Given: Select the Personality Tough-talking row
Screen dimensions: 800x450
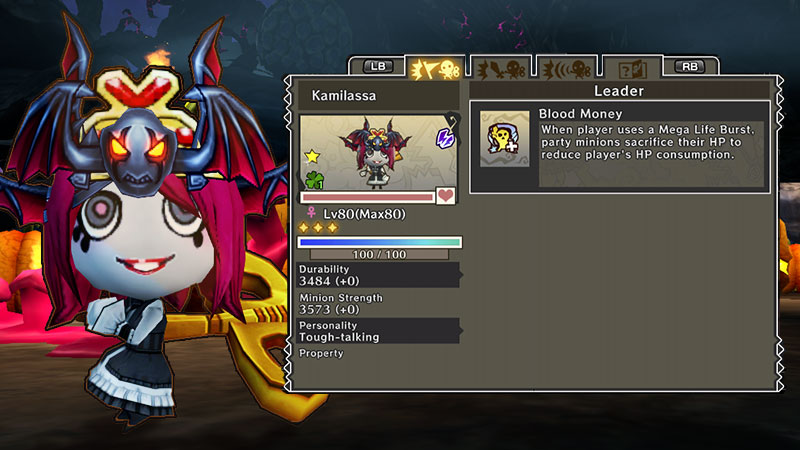Looking at the screenshot, I should (379, 332).
